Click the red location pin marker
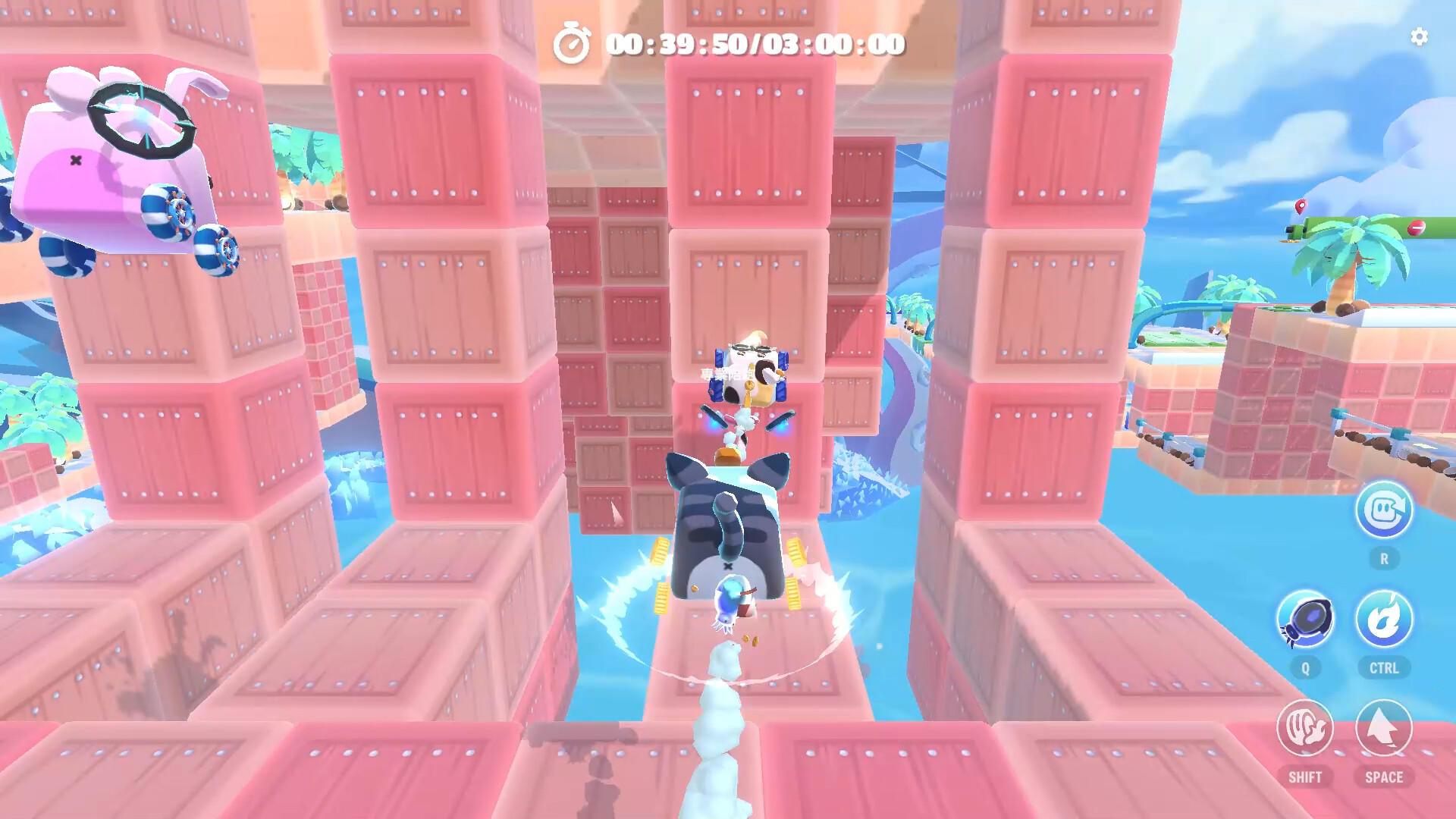 pyautogui.click(x=1301, y=206)
